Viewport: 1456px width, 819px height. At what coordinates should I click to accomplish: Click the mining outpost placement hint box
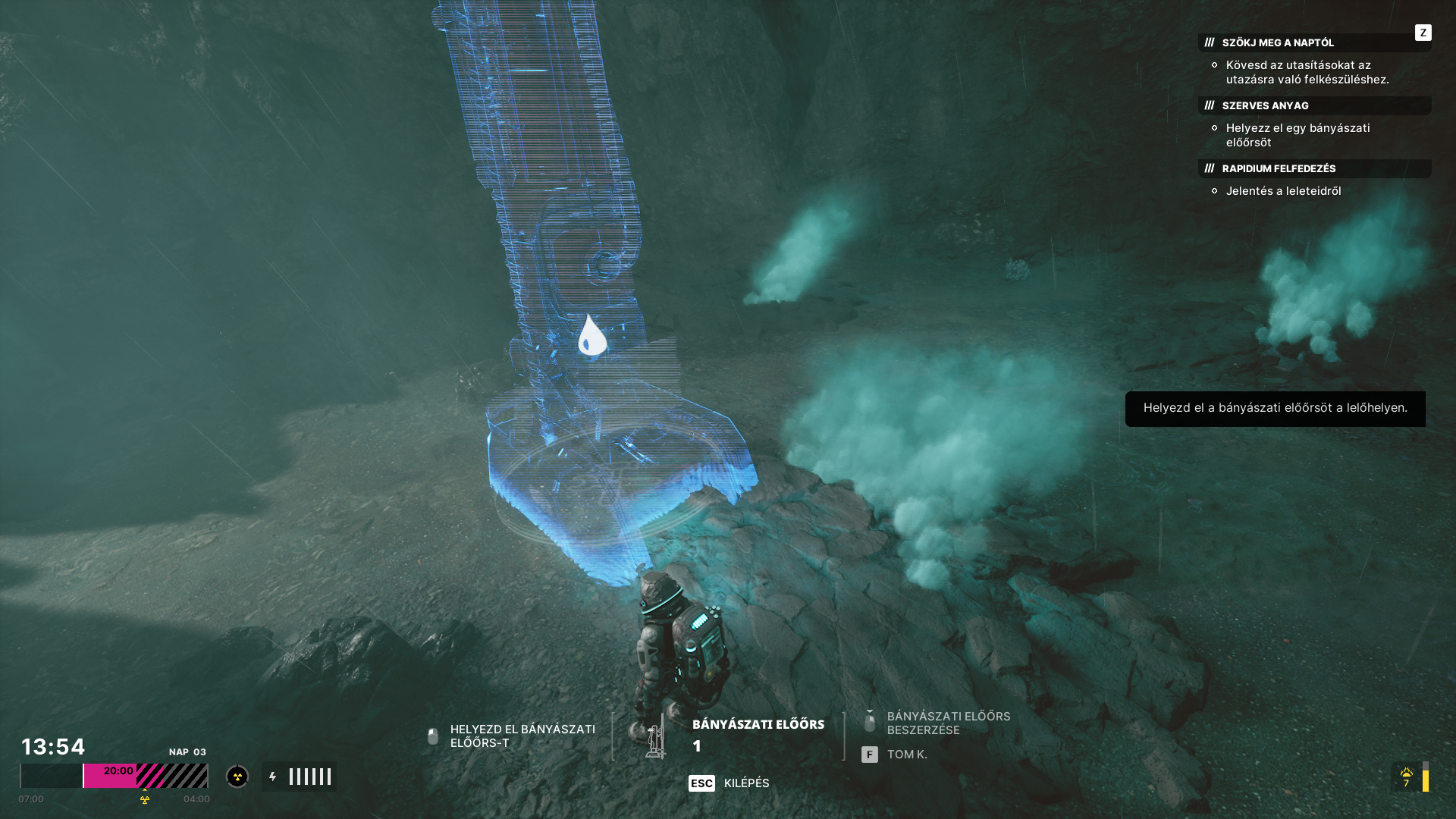point(1275,409)
